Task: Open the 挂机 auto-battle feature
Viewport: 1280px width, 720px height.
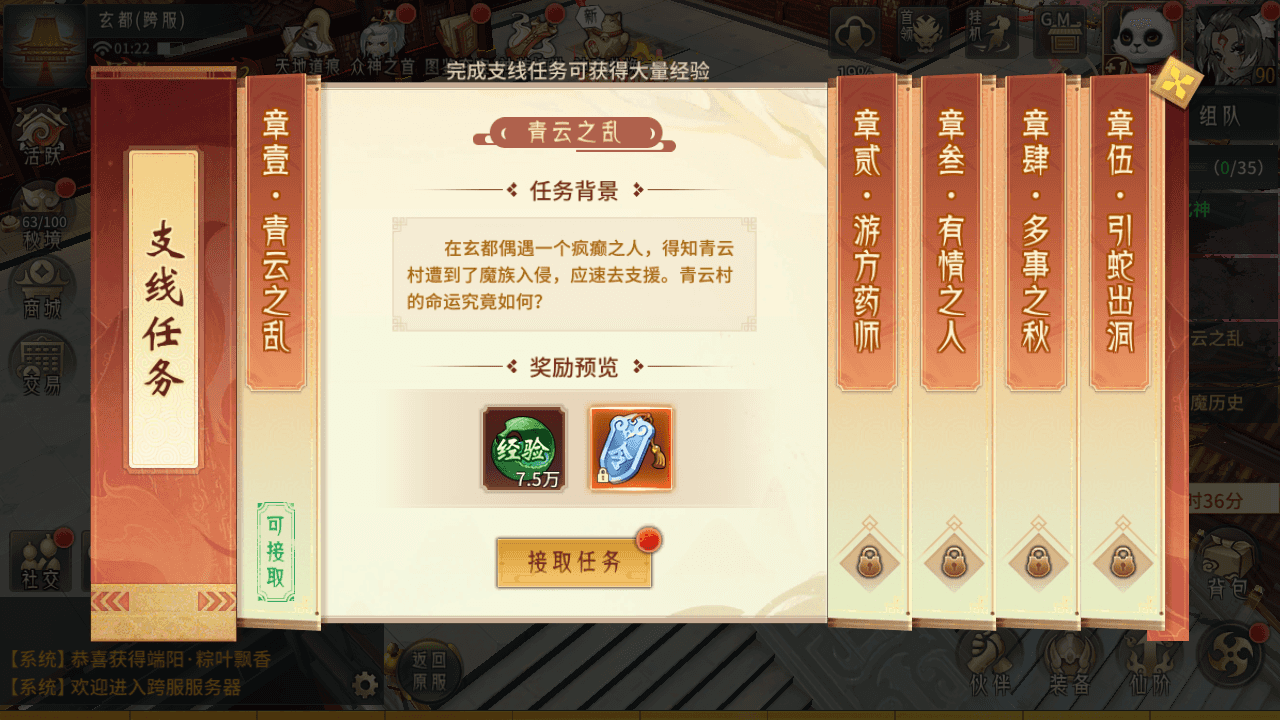Action: (990, 33)
